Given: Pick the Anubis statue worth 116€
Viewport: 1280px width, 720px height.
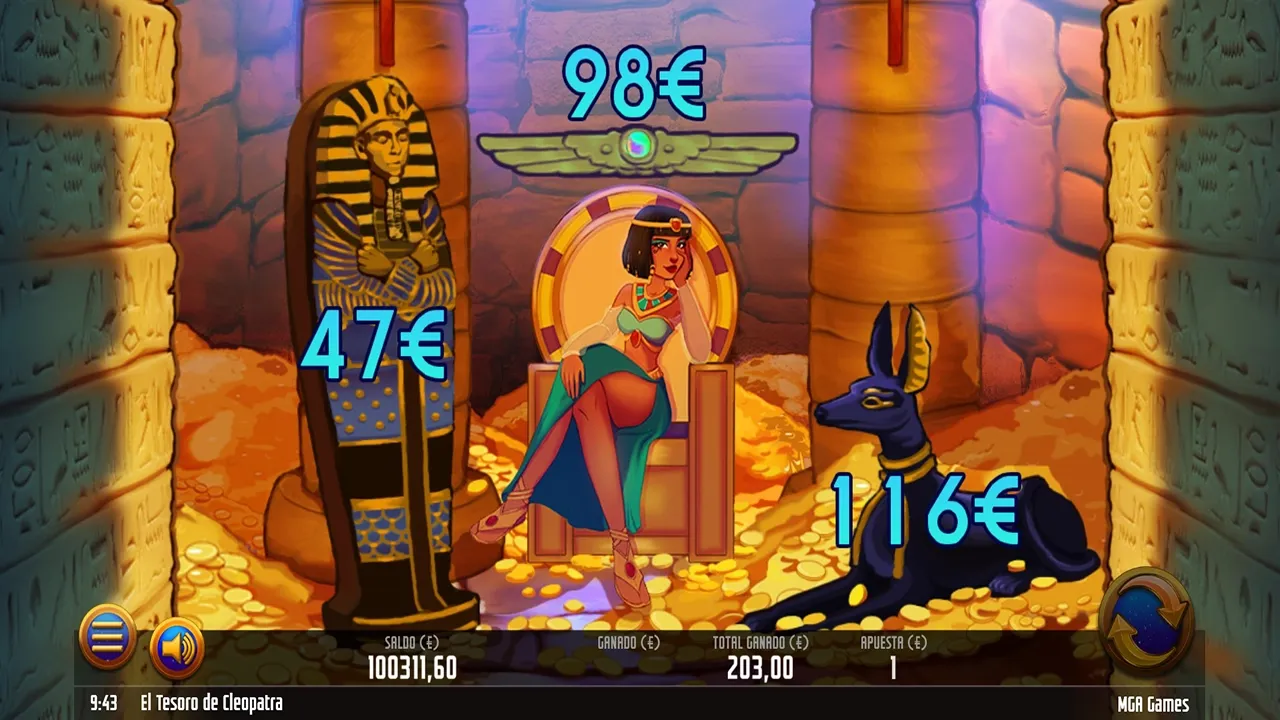Looking at the screenshot, I should click(930, 470).
